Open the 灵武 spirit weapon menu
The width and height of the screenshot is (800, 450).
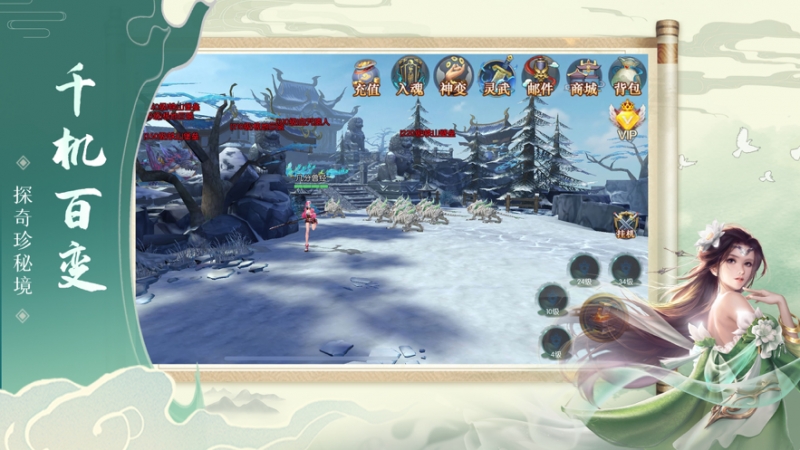click(x=496, y=76)
